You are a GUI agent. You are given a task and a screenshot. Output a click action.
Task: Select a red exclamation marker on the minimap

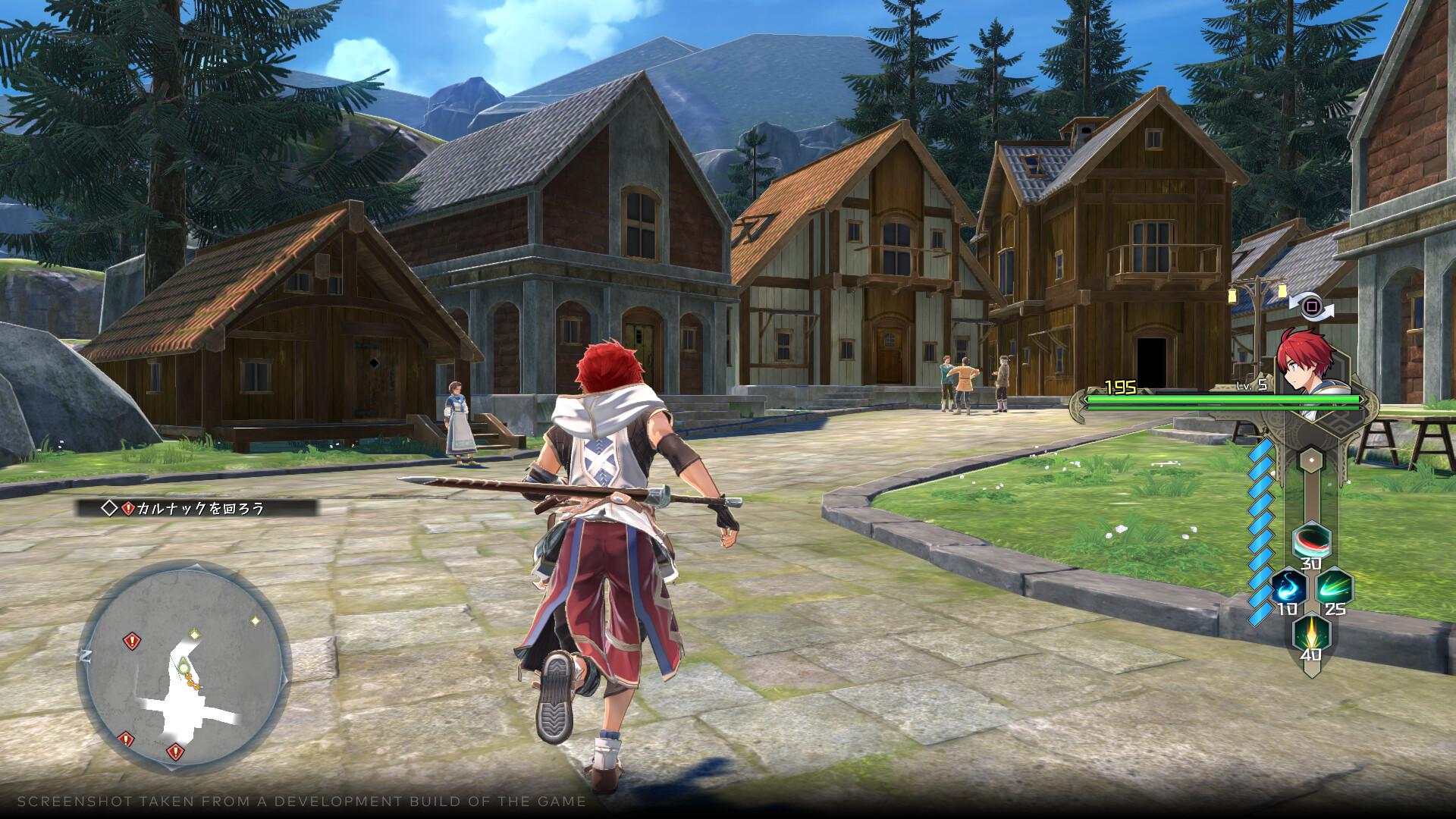(x=131, y=640)
